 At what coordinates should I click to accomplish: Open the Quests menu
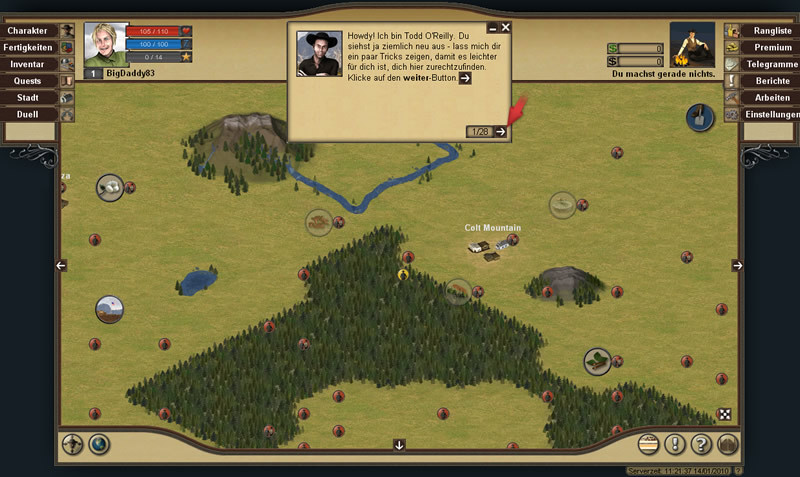28,81
